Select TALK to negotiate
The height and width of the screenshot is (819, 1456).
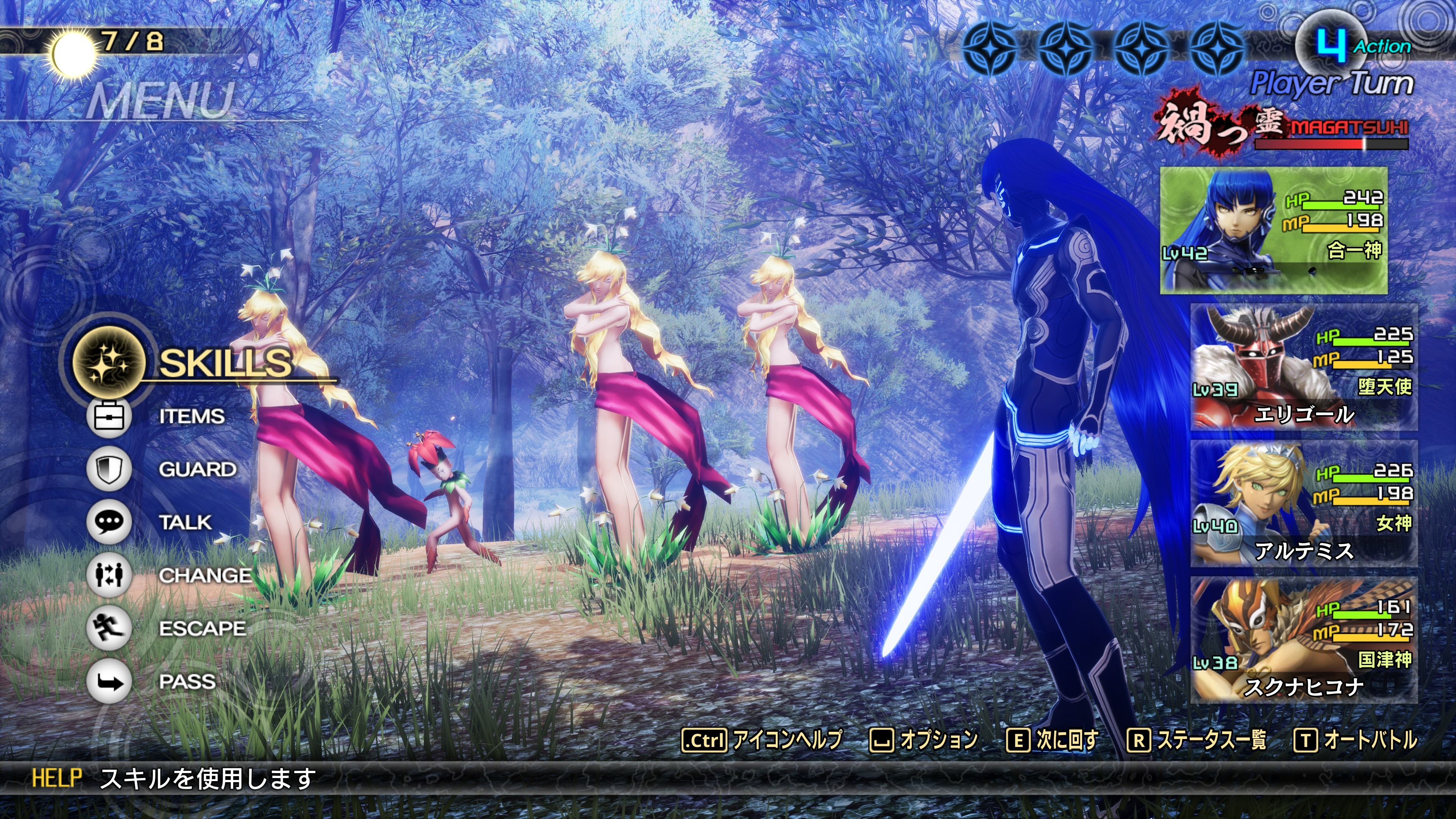[185, 522]
